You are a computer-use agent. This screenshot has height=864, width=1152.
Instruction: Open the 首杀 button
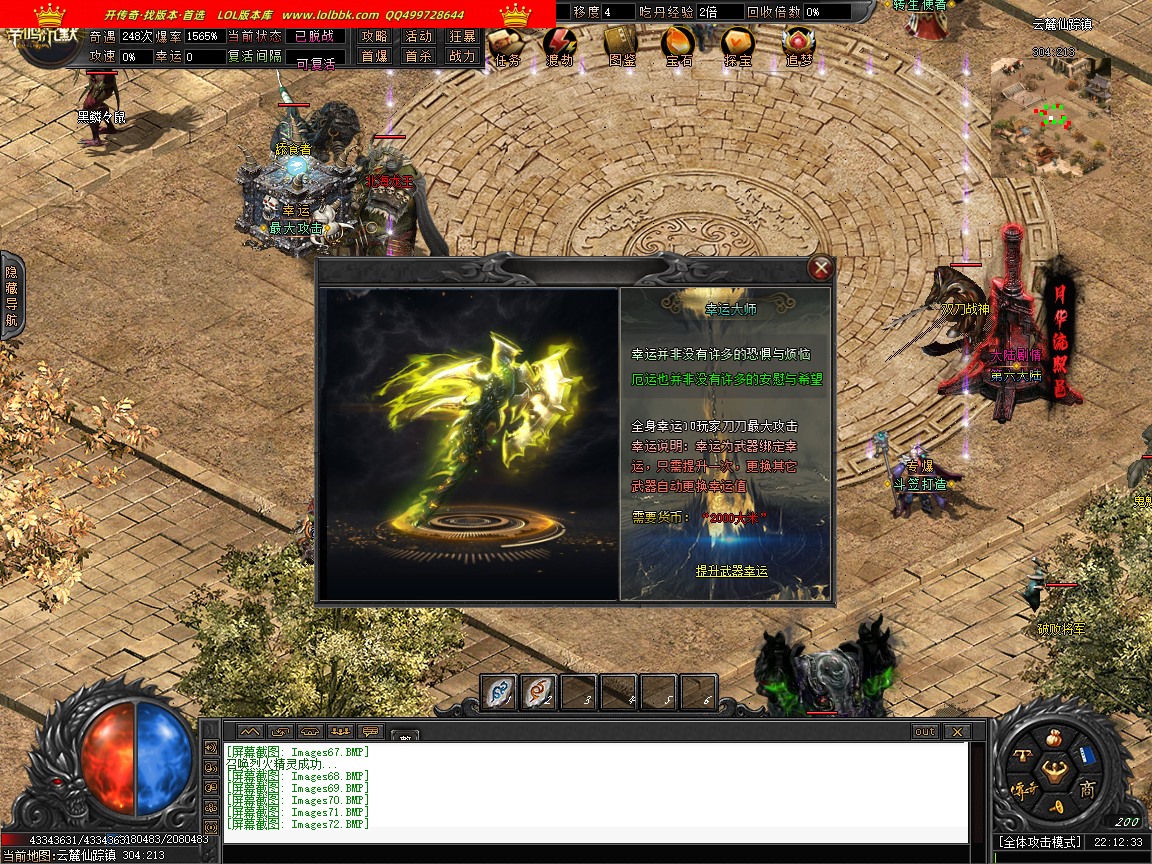[418, 57]
